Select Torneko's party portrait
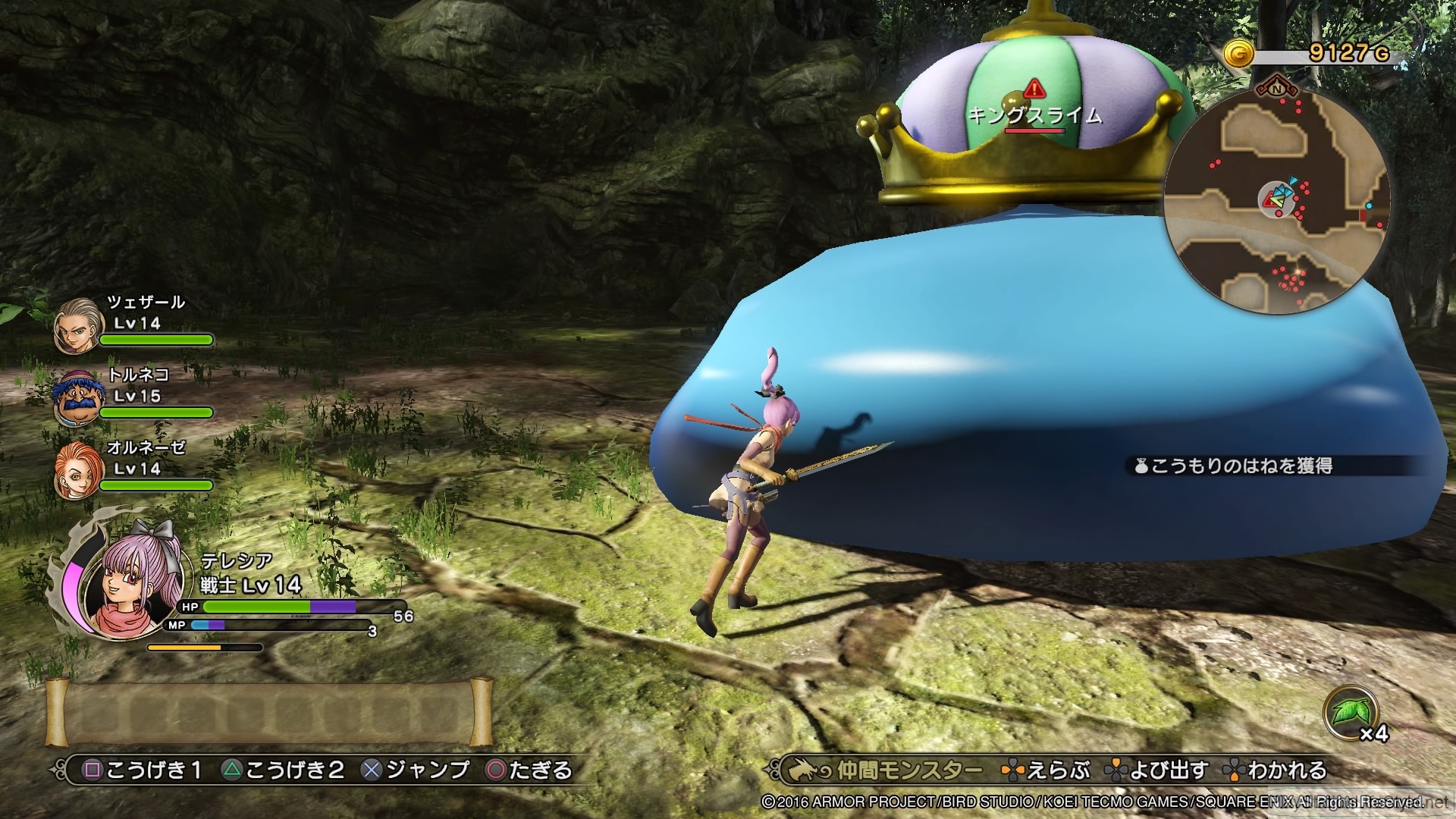Viewport: 1456px width, 819px height. click(x=77, y=397)
